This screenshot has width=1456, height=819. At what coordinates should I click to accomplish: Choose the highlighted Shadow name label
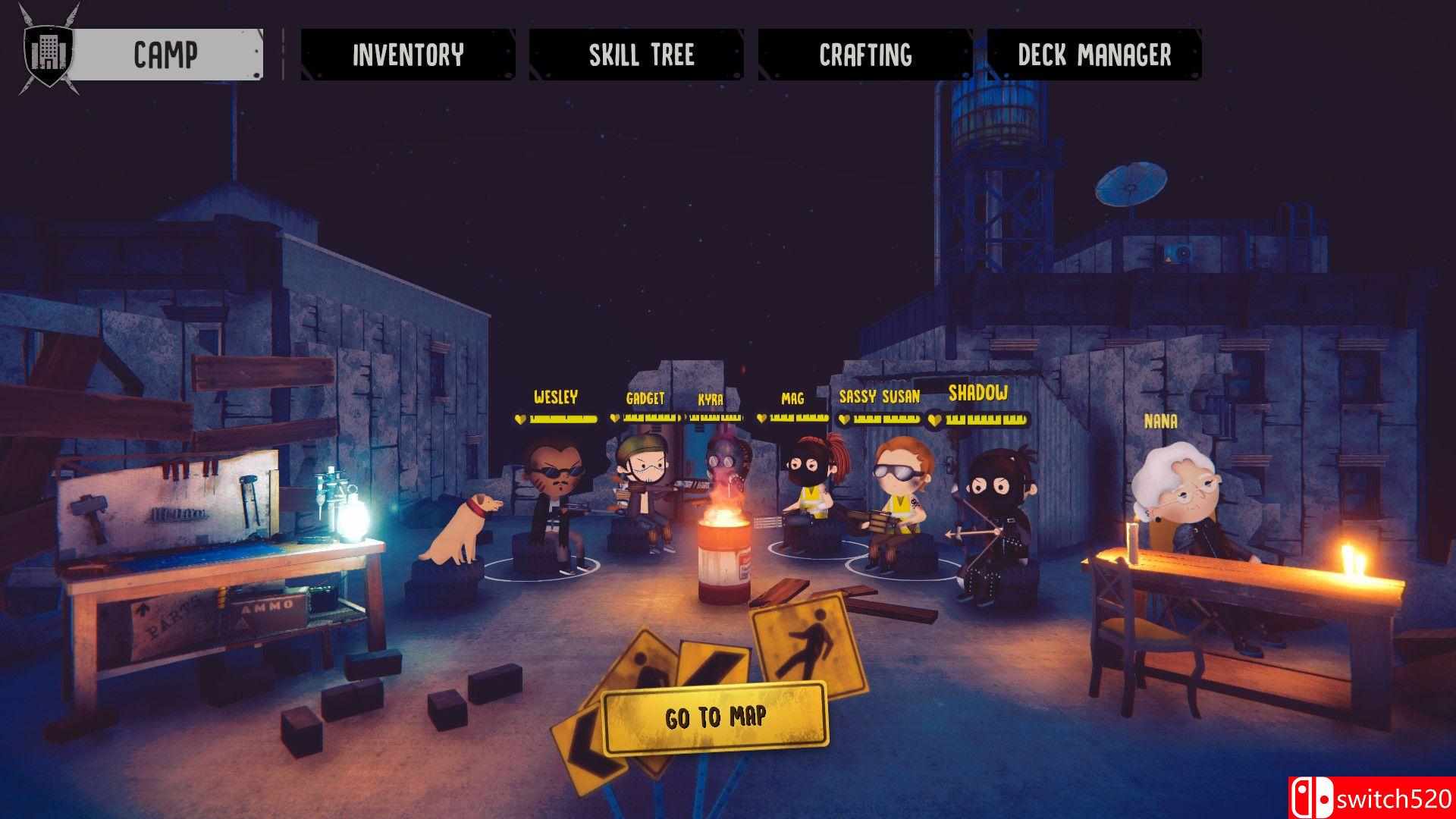978,393
